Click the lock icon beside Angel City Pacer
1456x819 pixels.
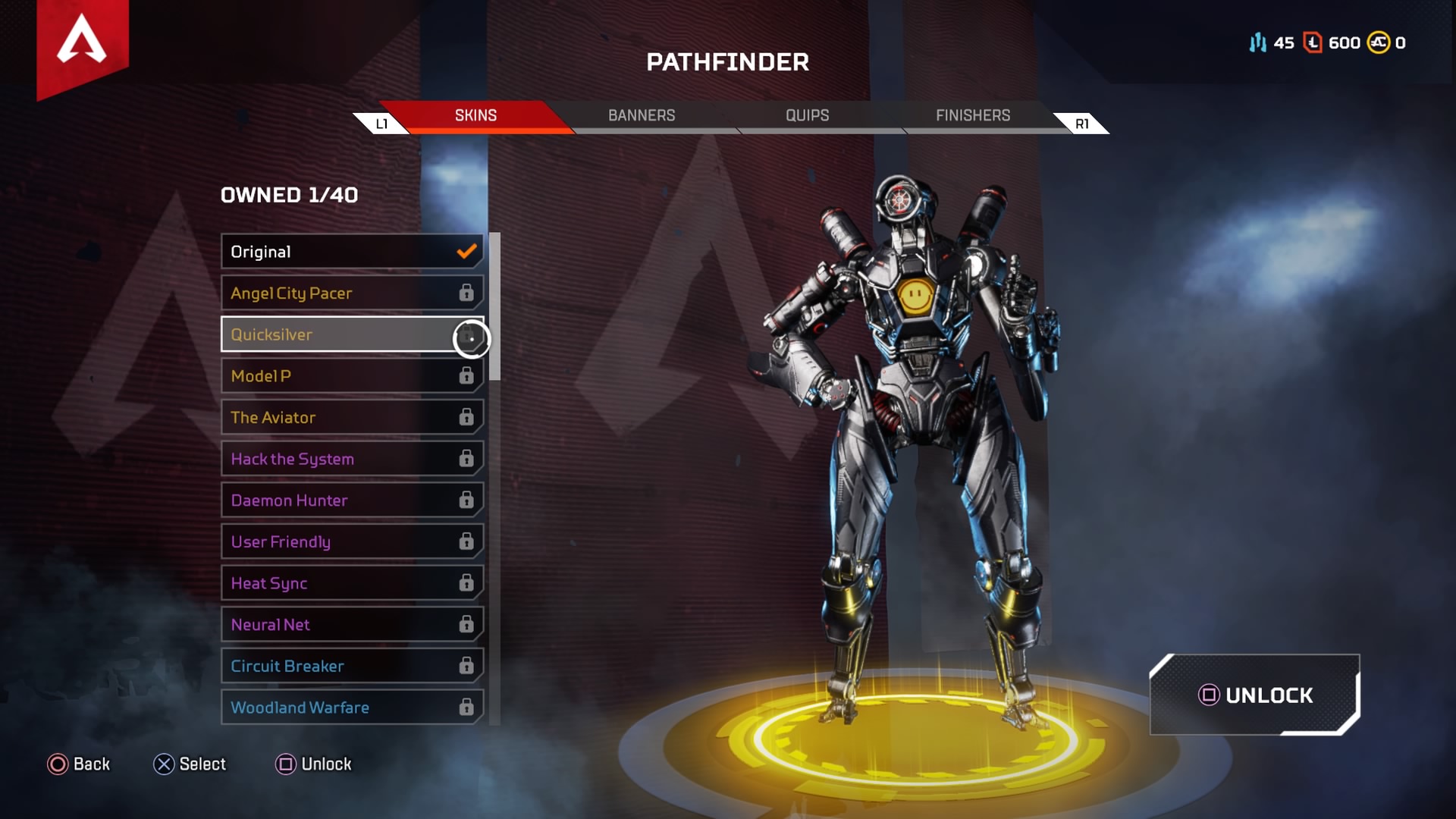tap(466, 293)
